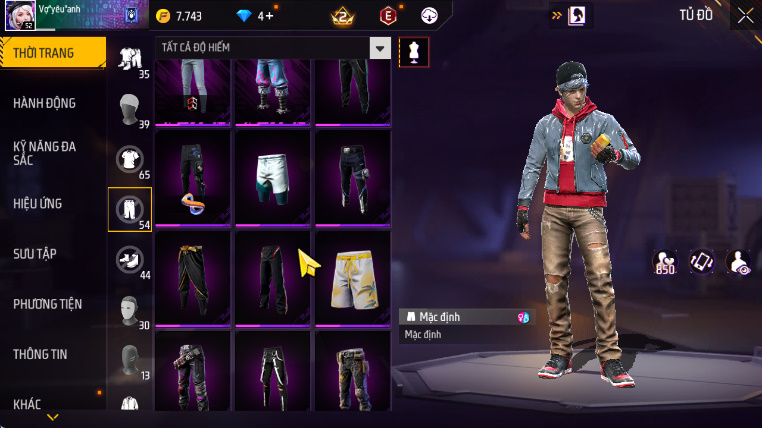Open the TẤT CẢ ĐỘ HIẾM rarity dropdown
Viewport: 762px width, 428px height.
(x=380, y=48)
